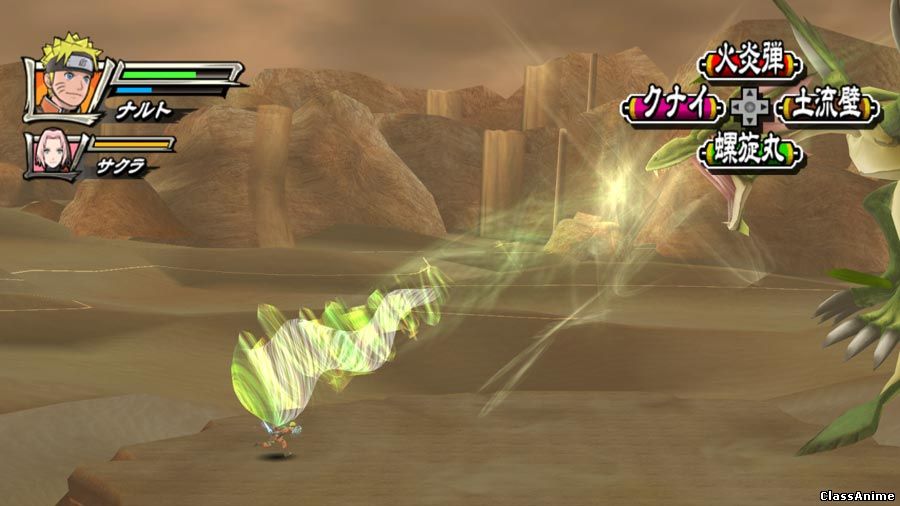Switch to Sakura's partner portrait
Viewport: 900px width, 506px height.
[x=48, y=151]
